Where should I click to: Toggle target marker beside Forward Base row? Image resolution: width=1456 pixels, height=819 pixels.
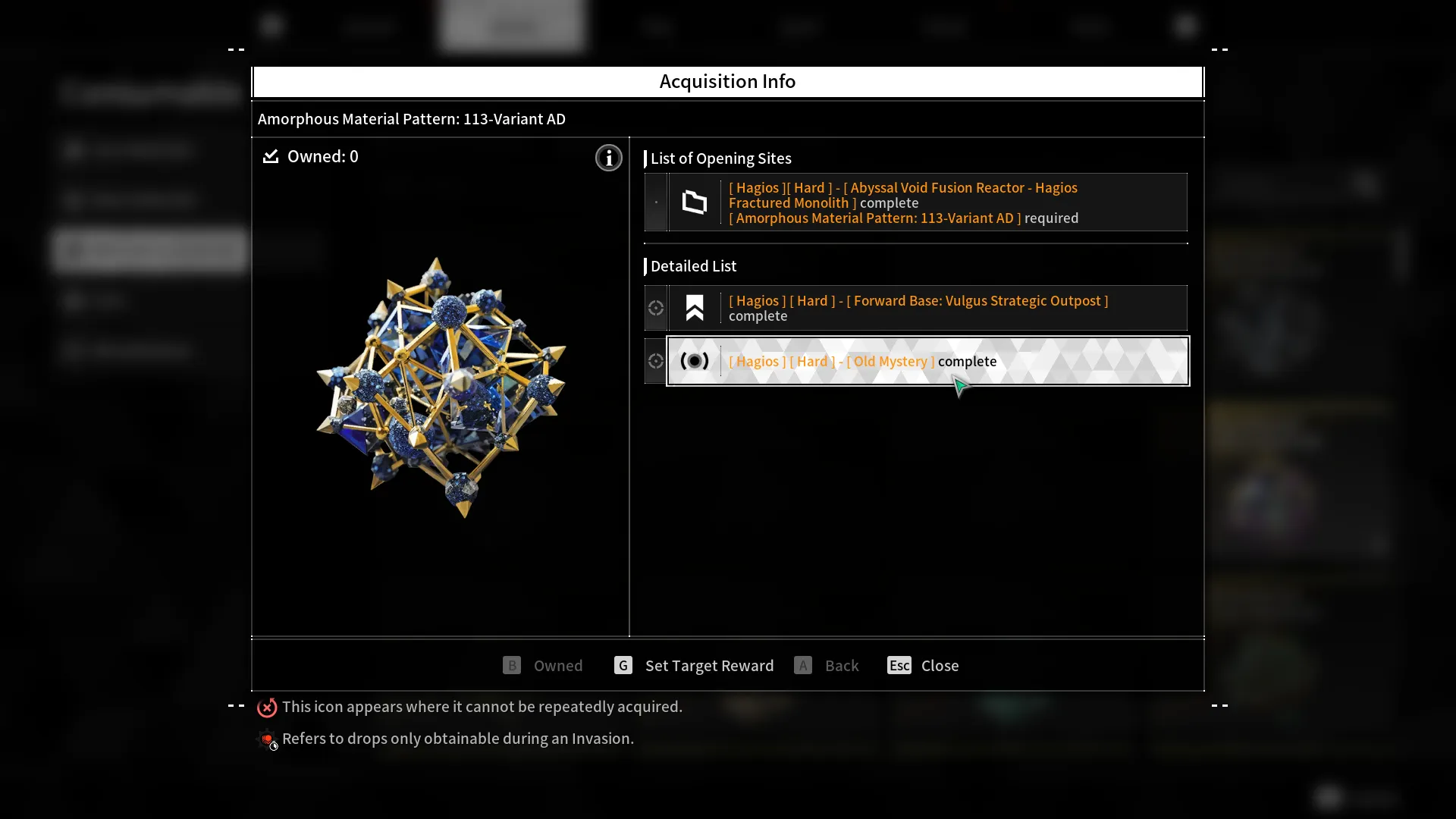coord(656,308)
